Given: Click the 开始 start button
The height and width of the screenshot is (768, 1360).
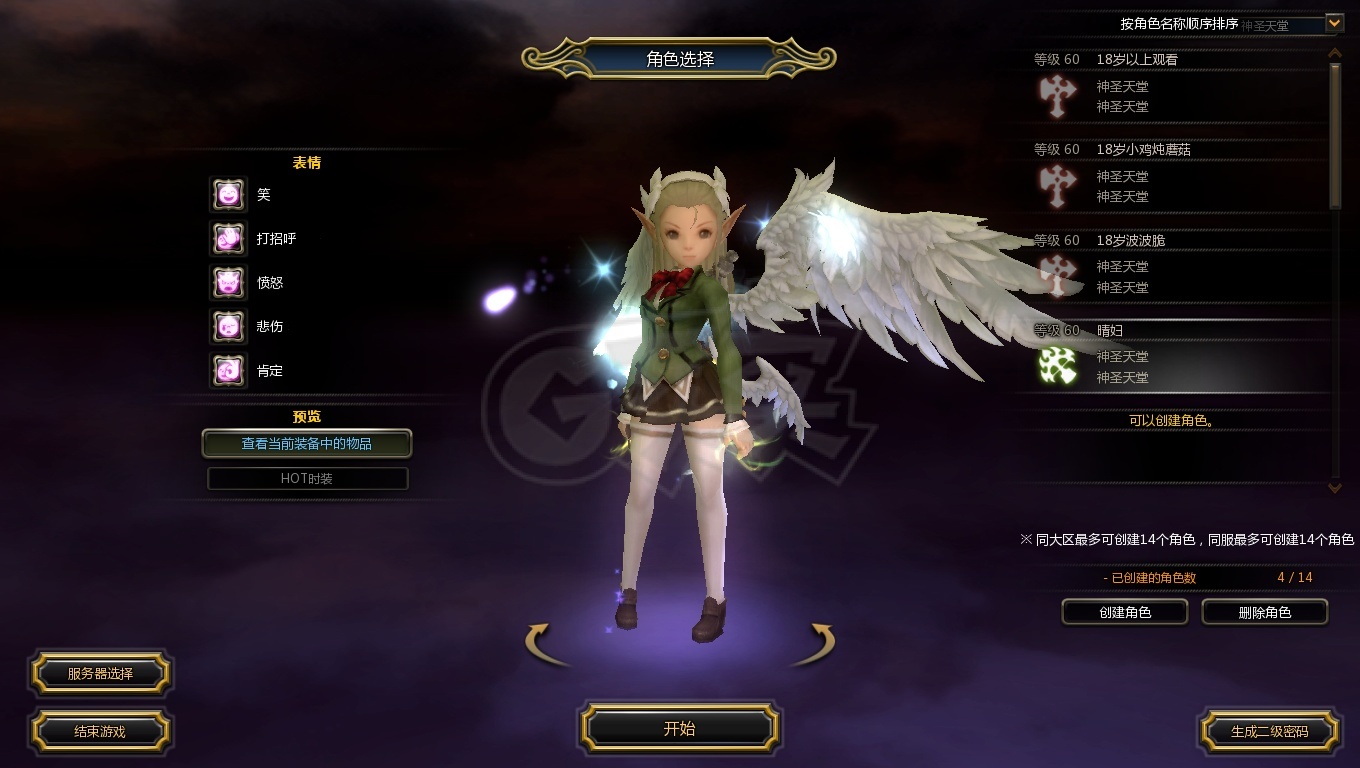Looking at the screenshot, I should [680, 728].
